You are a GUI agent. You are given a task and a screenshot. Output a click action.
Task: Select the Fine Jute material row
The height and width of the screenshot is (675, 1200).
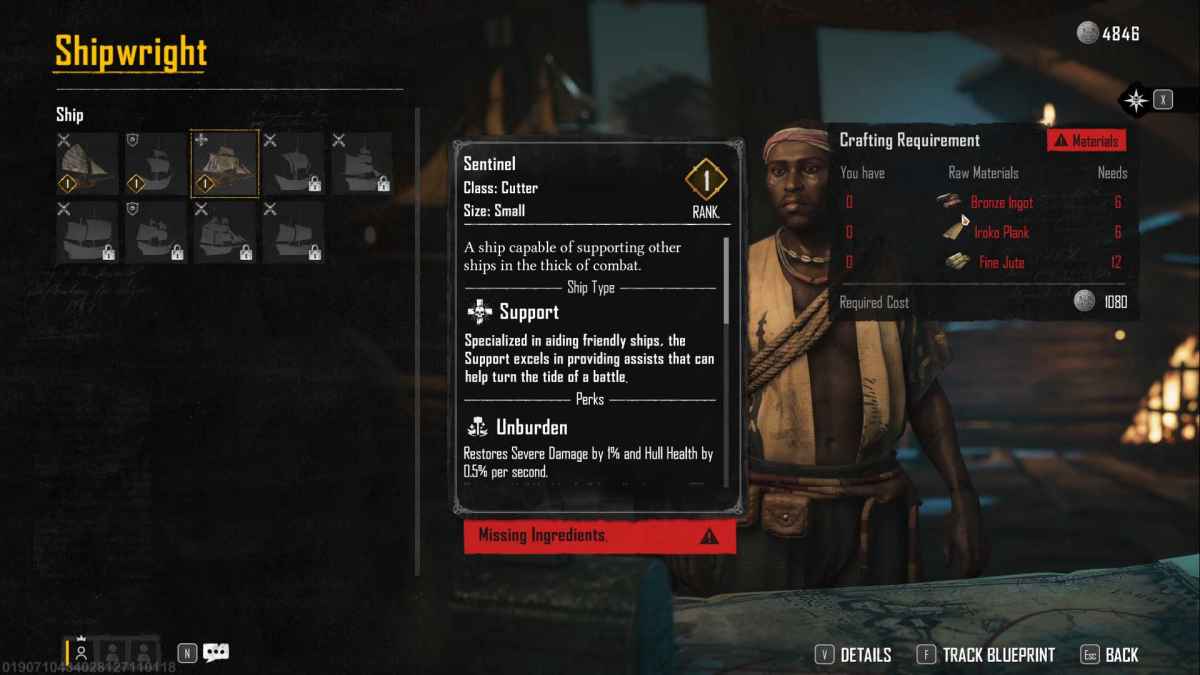983,263
